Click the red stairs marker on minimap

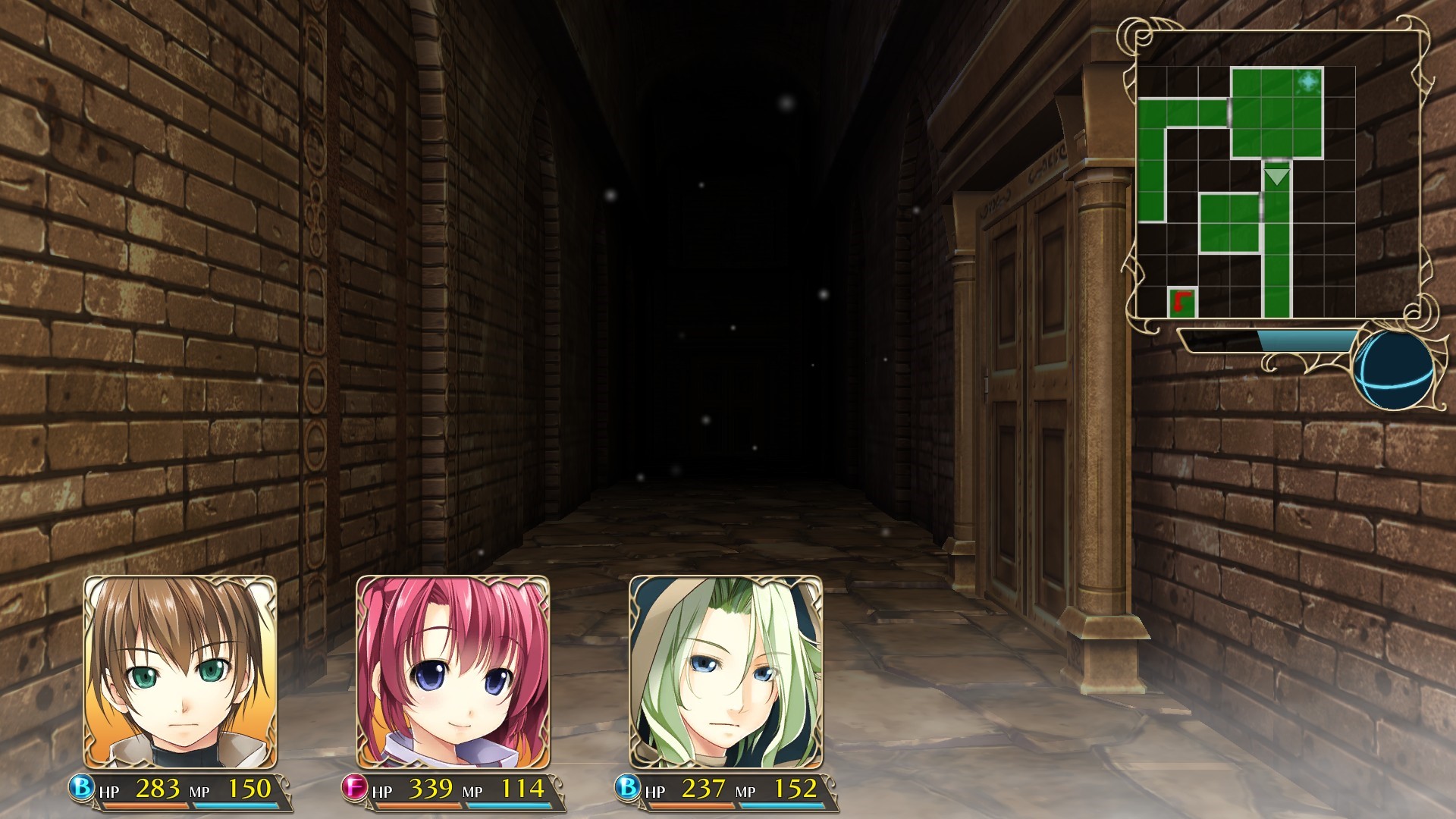click(1181, 303)
